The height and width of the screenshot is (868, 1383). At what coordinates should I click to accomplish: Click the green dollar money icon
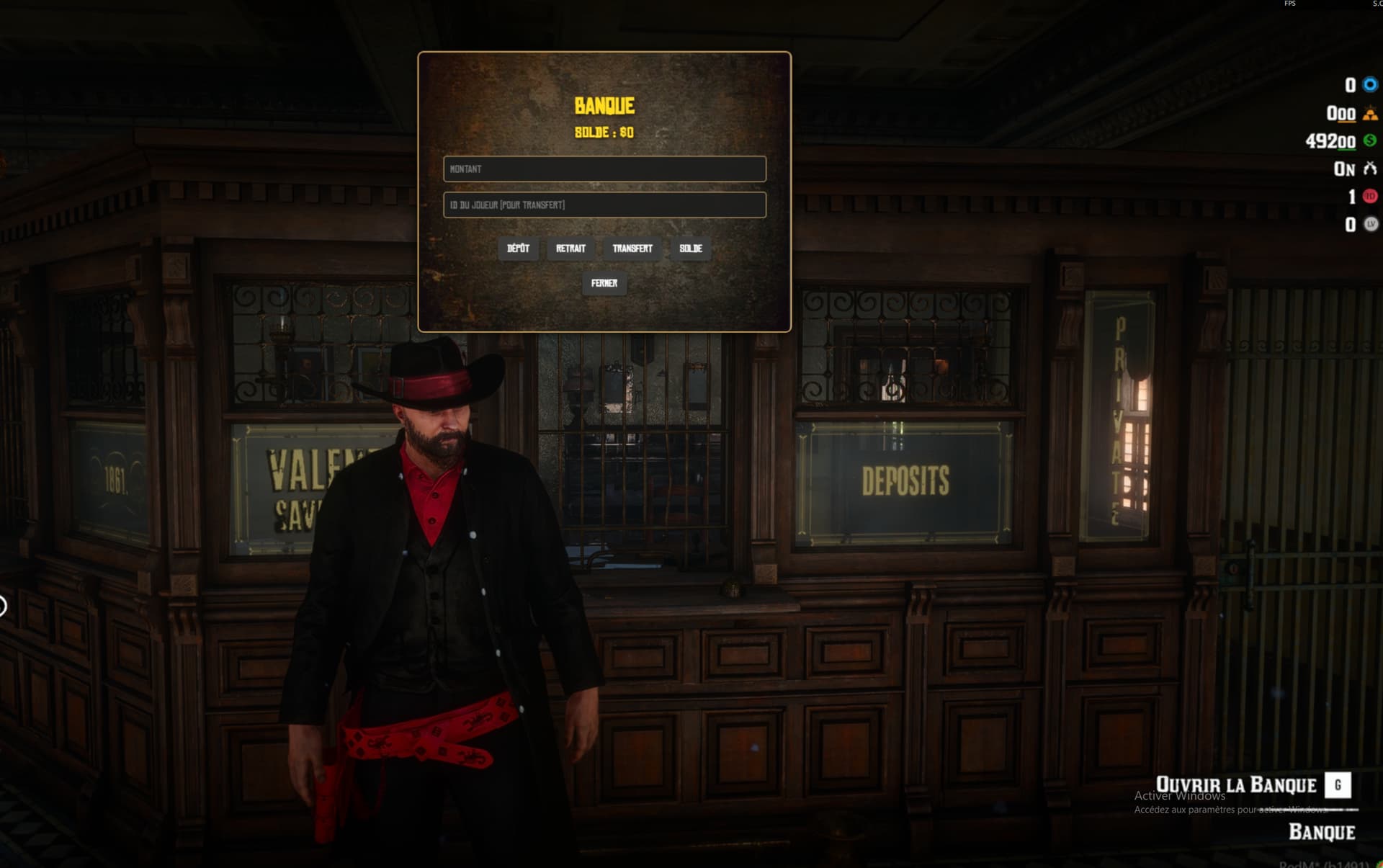click(x=1368, y=143)
